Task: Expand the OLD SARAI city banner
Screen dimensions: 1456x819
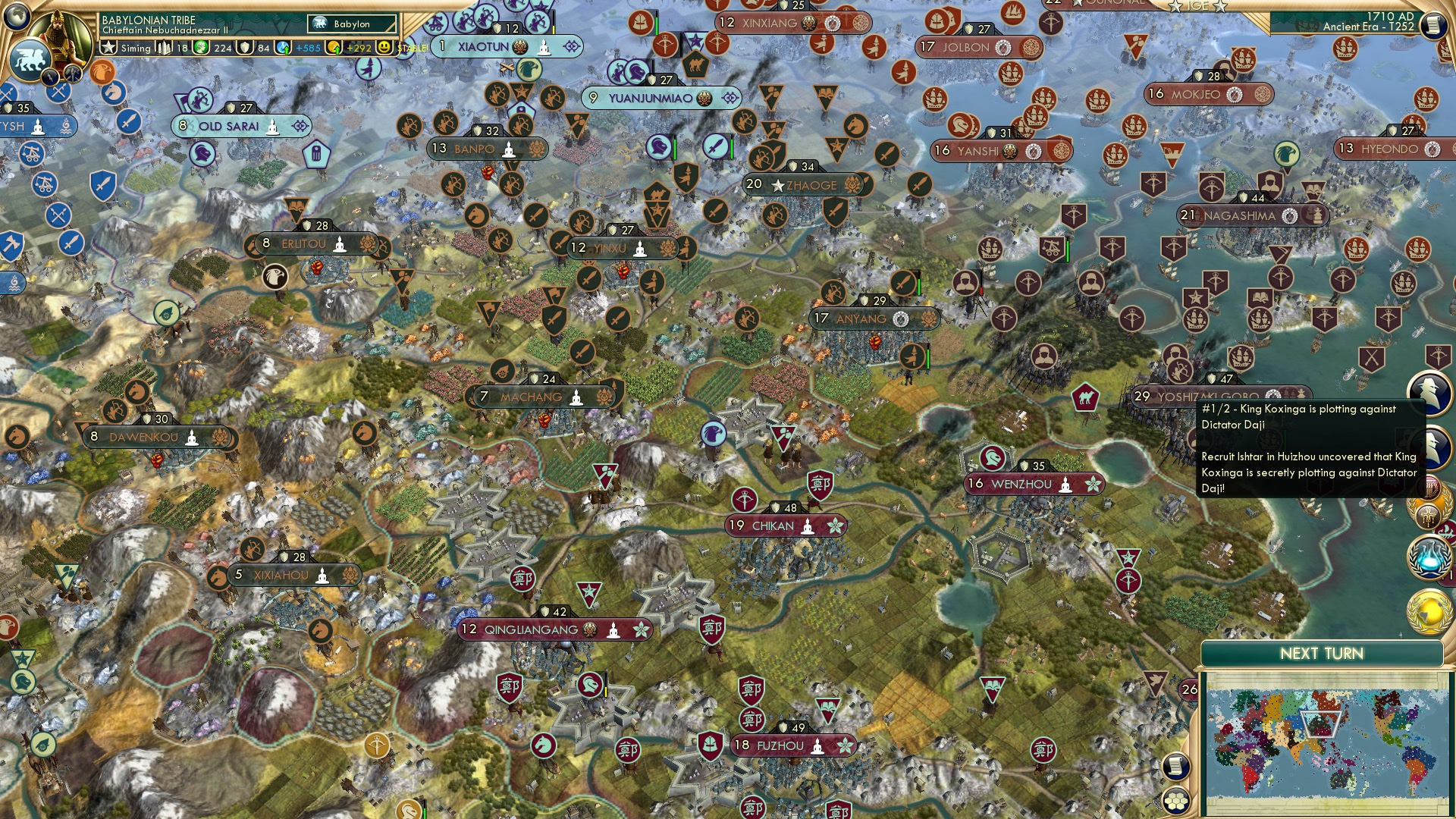Action: tap(241, 126)
